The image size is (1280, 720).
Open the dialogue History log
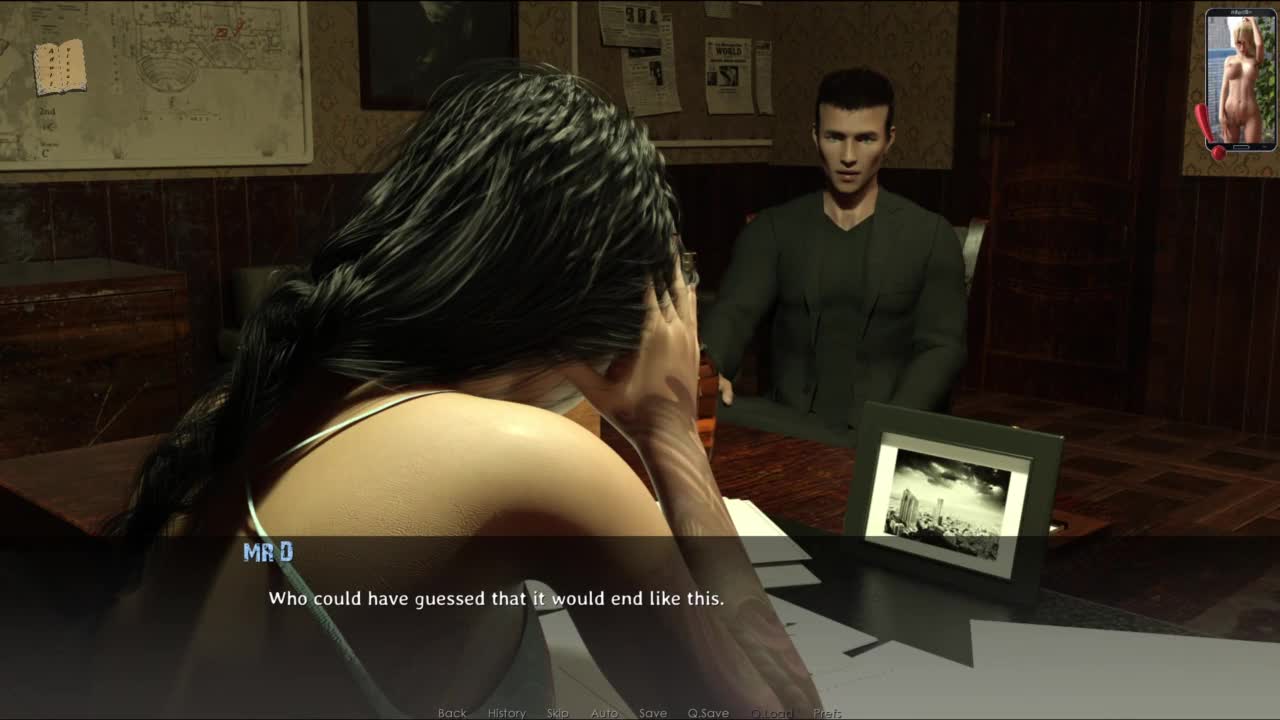pyautogui.click(x=506, y=713)
